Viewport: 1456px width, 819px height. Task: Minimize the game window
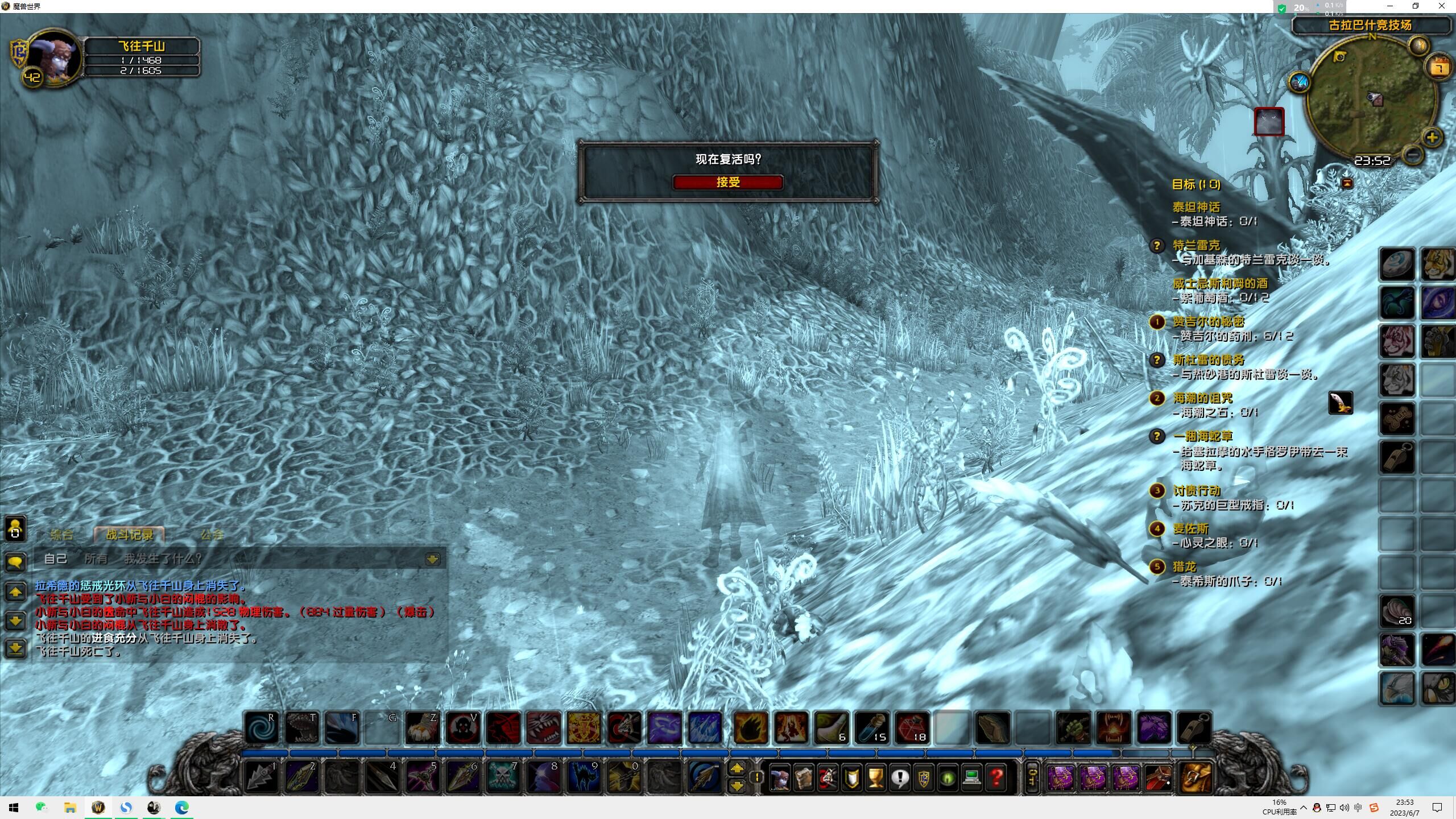pyautogui.click(x=1389, y=6)
